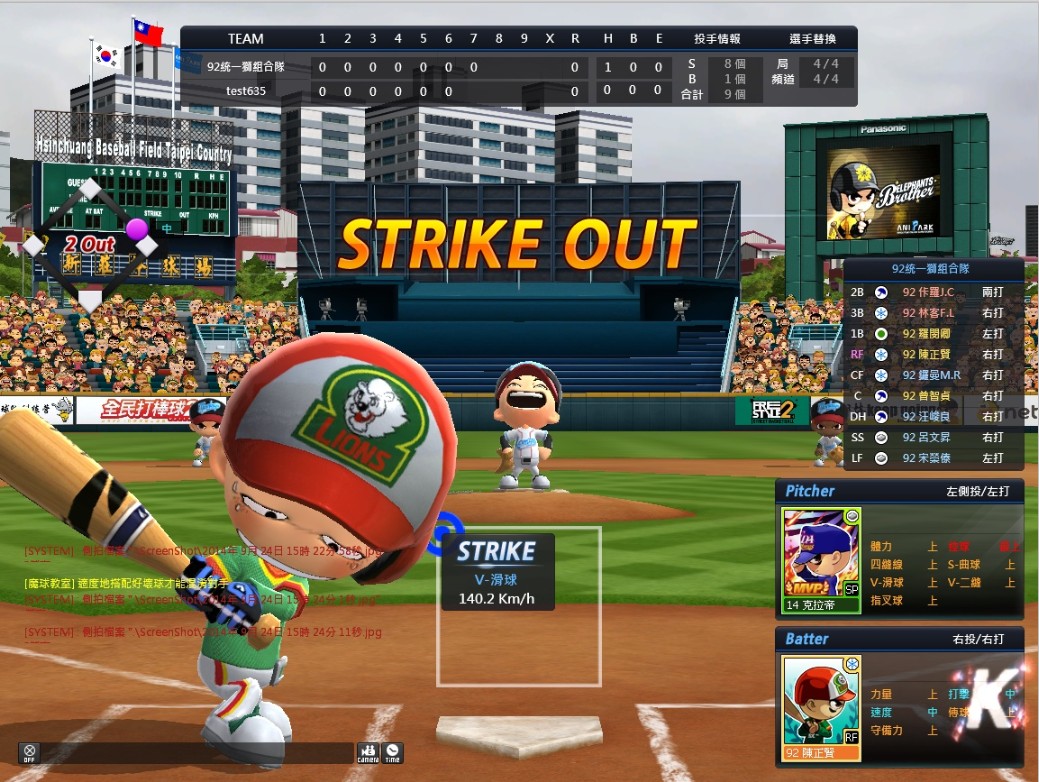
Task: Select the pitcher card 14 克拉帝
Action: point(821,561)
